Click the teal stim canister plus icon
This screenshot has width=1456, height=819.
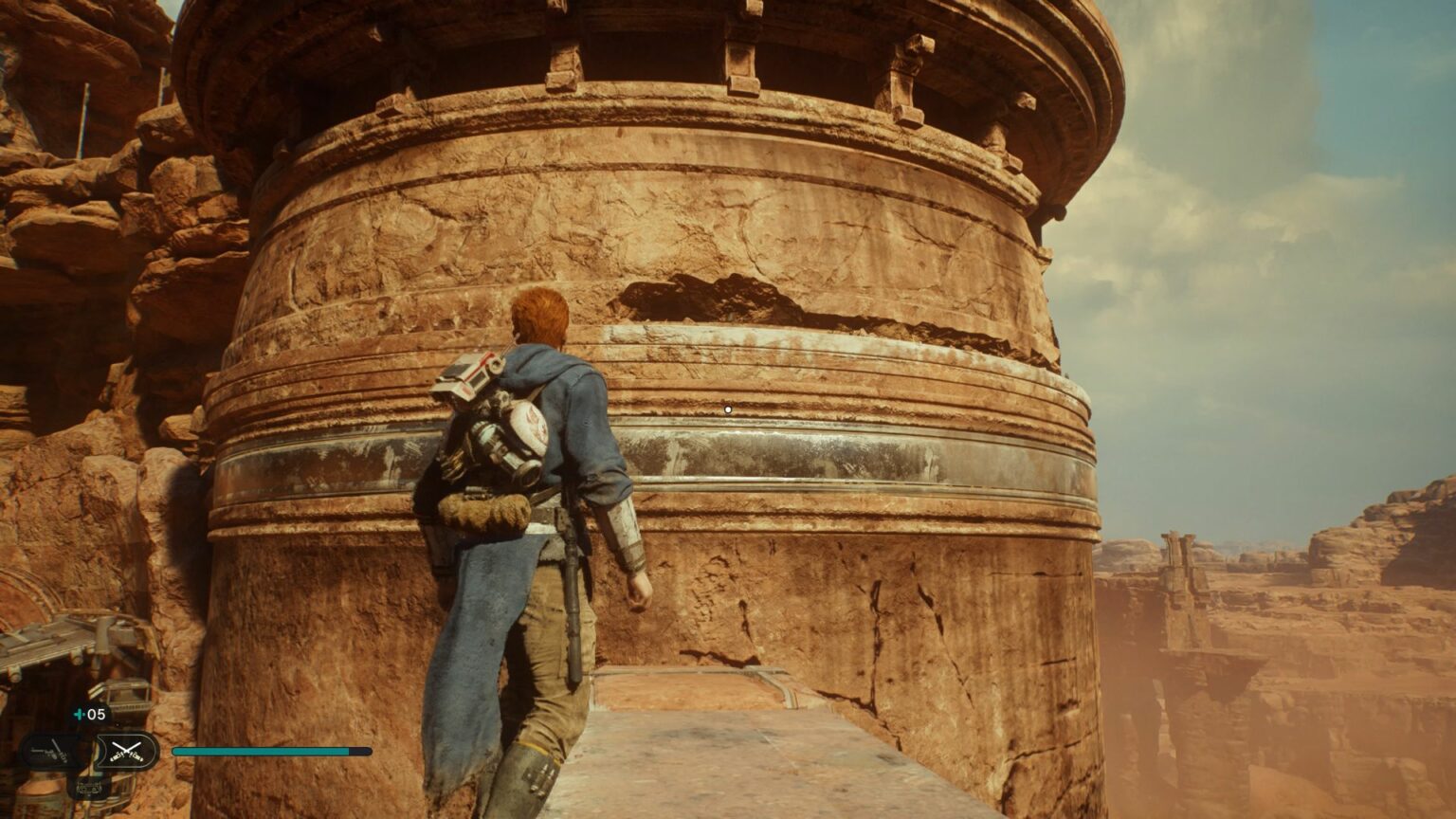[x=78, y=714]
